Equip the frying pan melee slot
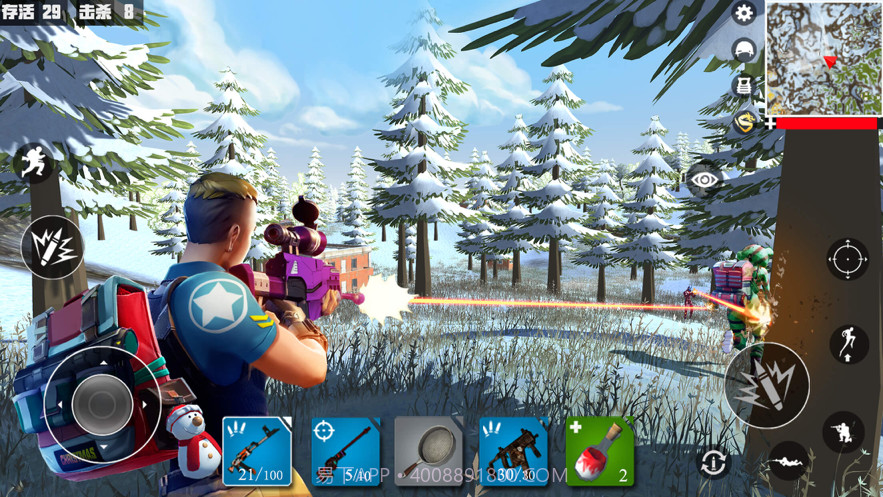 (x=428, y=451)
